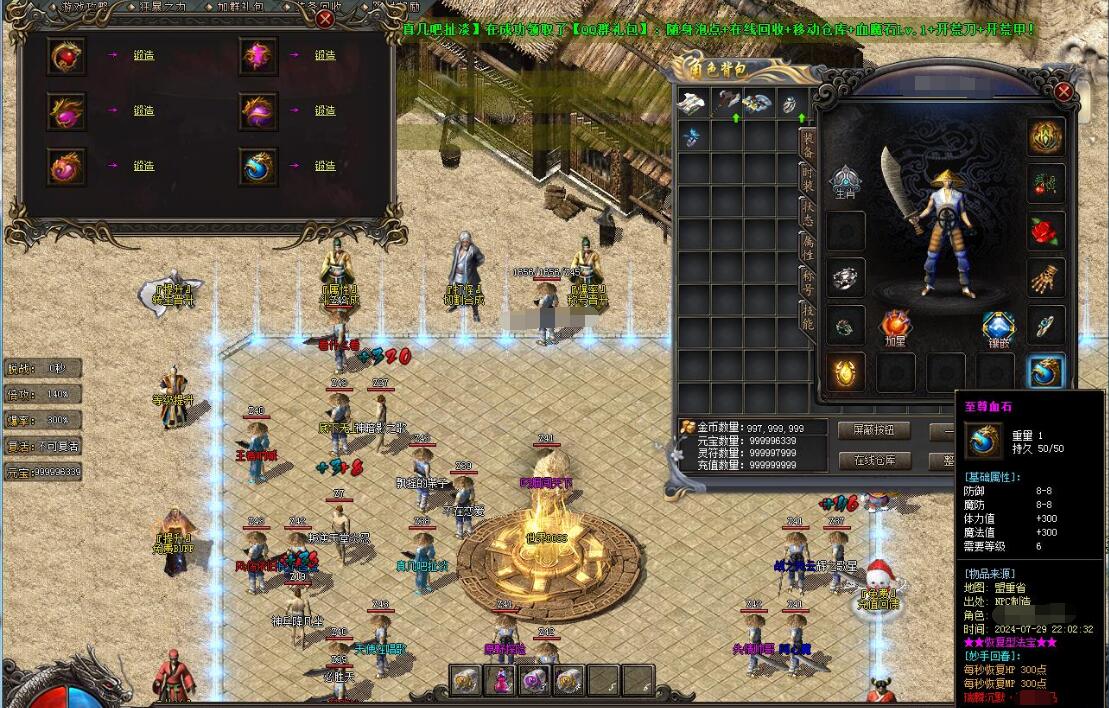Select the 生肖 zodiac equipment slot
Image resolution: width=1109 pixels, height=708 pixels.
(845, 181)
